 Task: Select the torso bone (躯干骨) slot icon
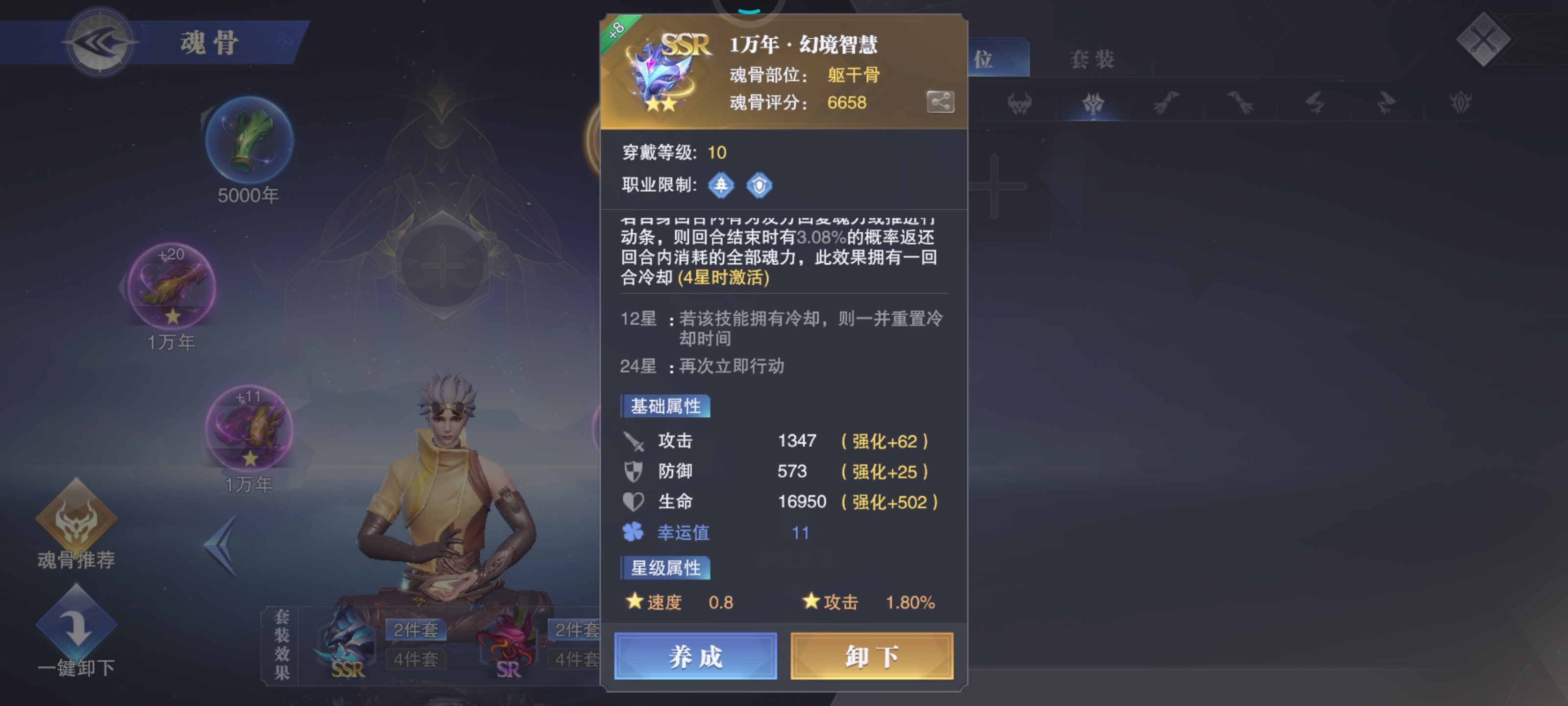click(x=1093, y=103)
